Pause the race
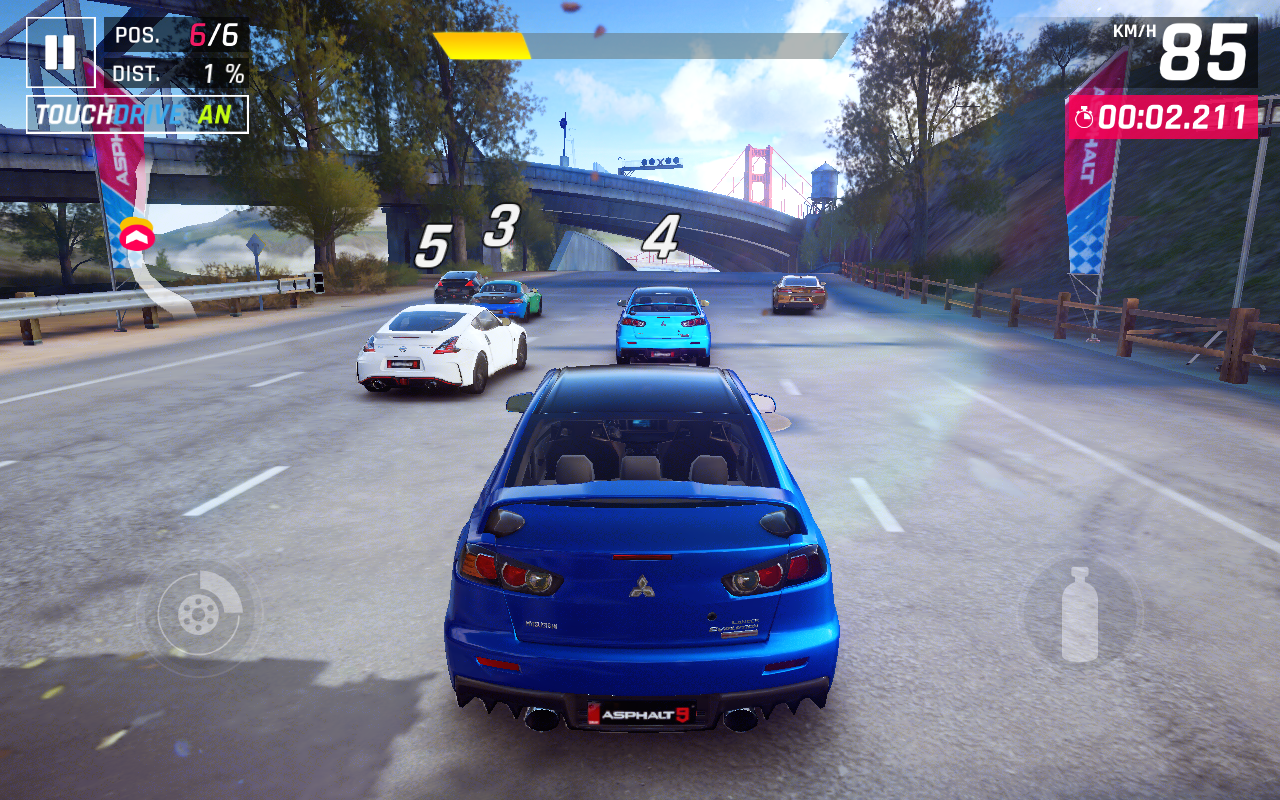 [60, 52]
